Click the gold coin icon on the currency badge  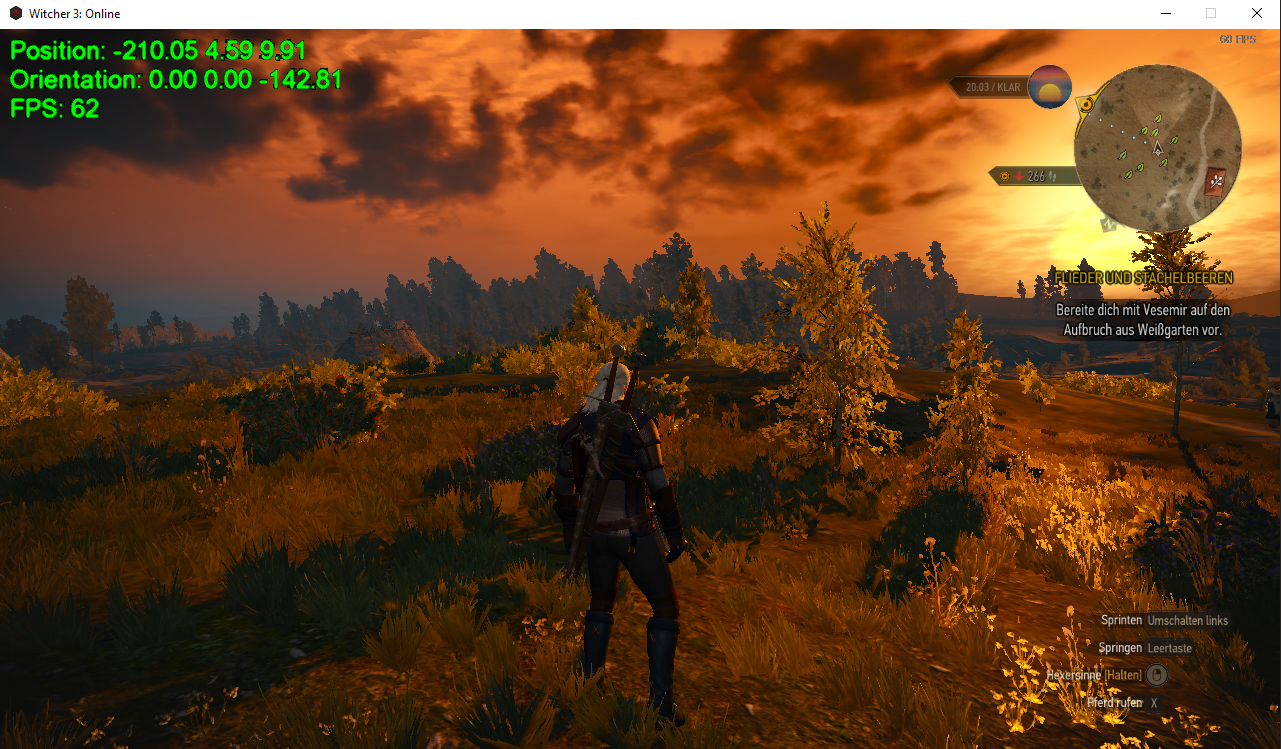point(1004,176)
